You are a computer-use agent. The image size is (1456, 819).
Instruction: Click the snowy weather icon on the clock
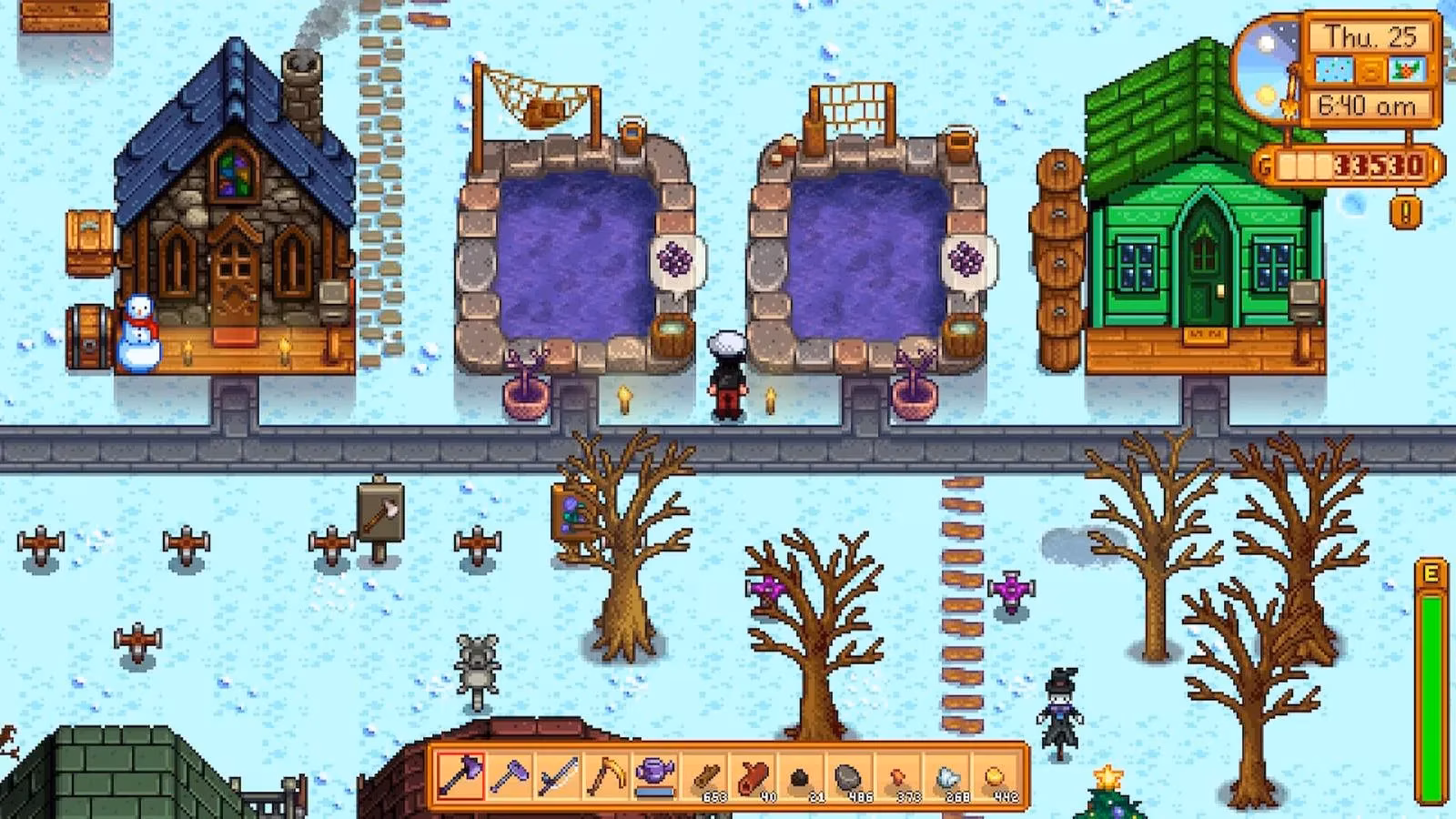pos(1334,70)
